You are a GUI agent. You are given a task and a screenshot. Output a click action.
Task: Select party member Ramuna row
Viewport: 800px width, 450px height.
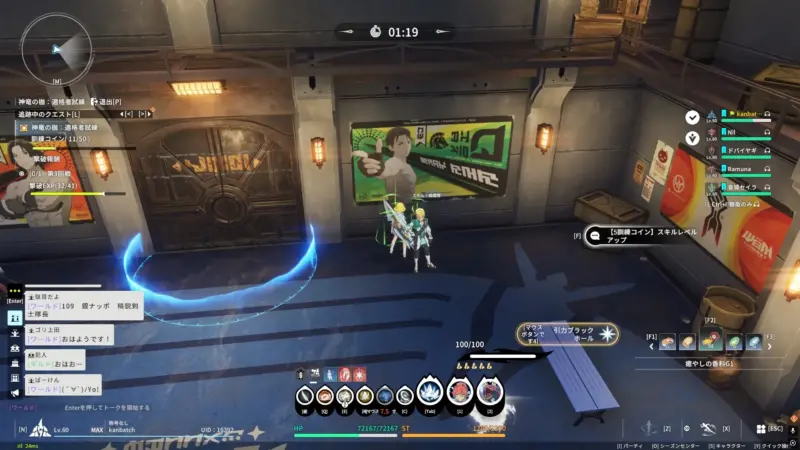[x=741, y=169]
